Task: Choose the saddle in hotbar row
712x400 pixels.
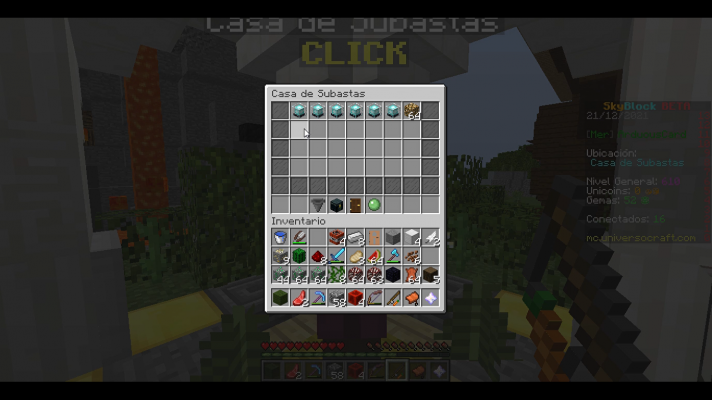Action: pos(411,297)
